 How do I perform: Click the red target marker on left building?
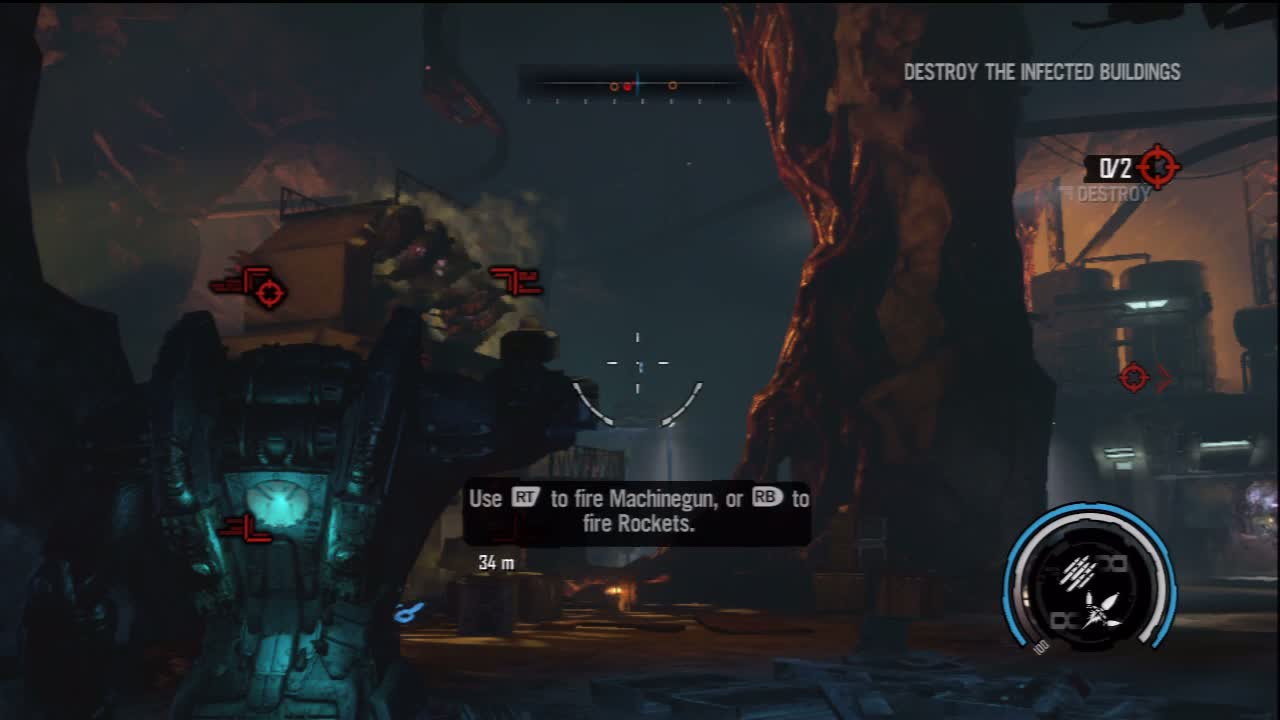click(x=268, y=292)
